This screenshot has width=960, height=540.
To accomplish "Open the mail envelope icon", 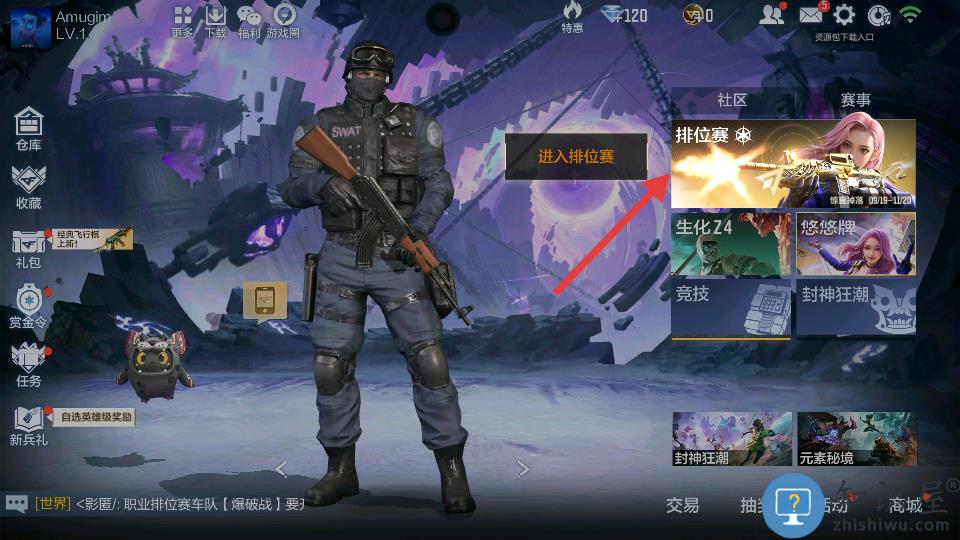I will (x=811, y=15).
